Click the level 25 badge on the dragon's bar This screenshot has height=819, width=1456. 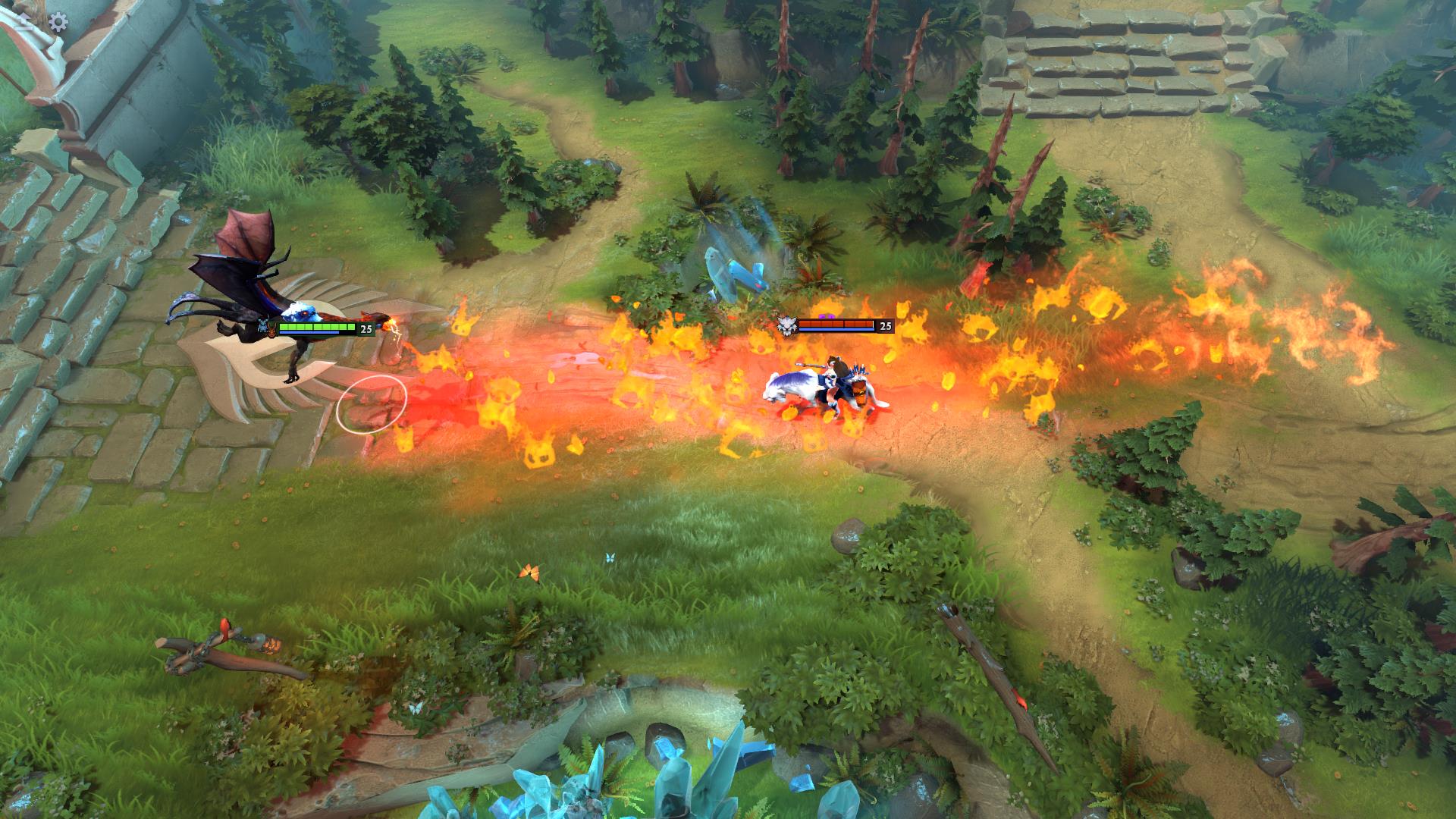click(366, 327)
